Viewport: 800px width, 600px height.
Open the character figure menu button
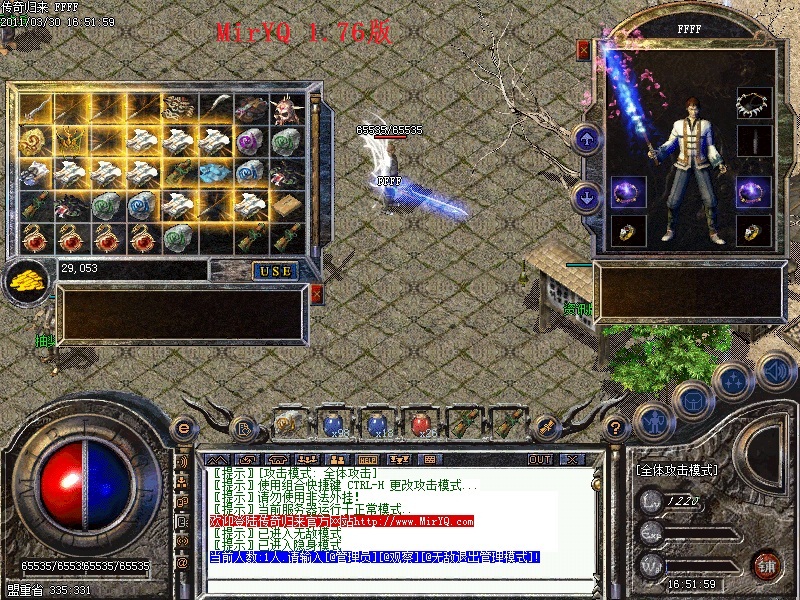tap(653, 420)
